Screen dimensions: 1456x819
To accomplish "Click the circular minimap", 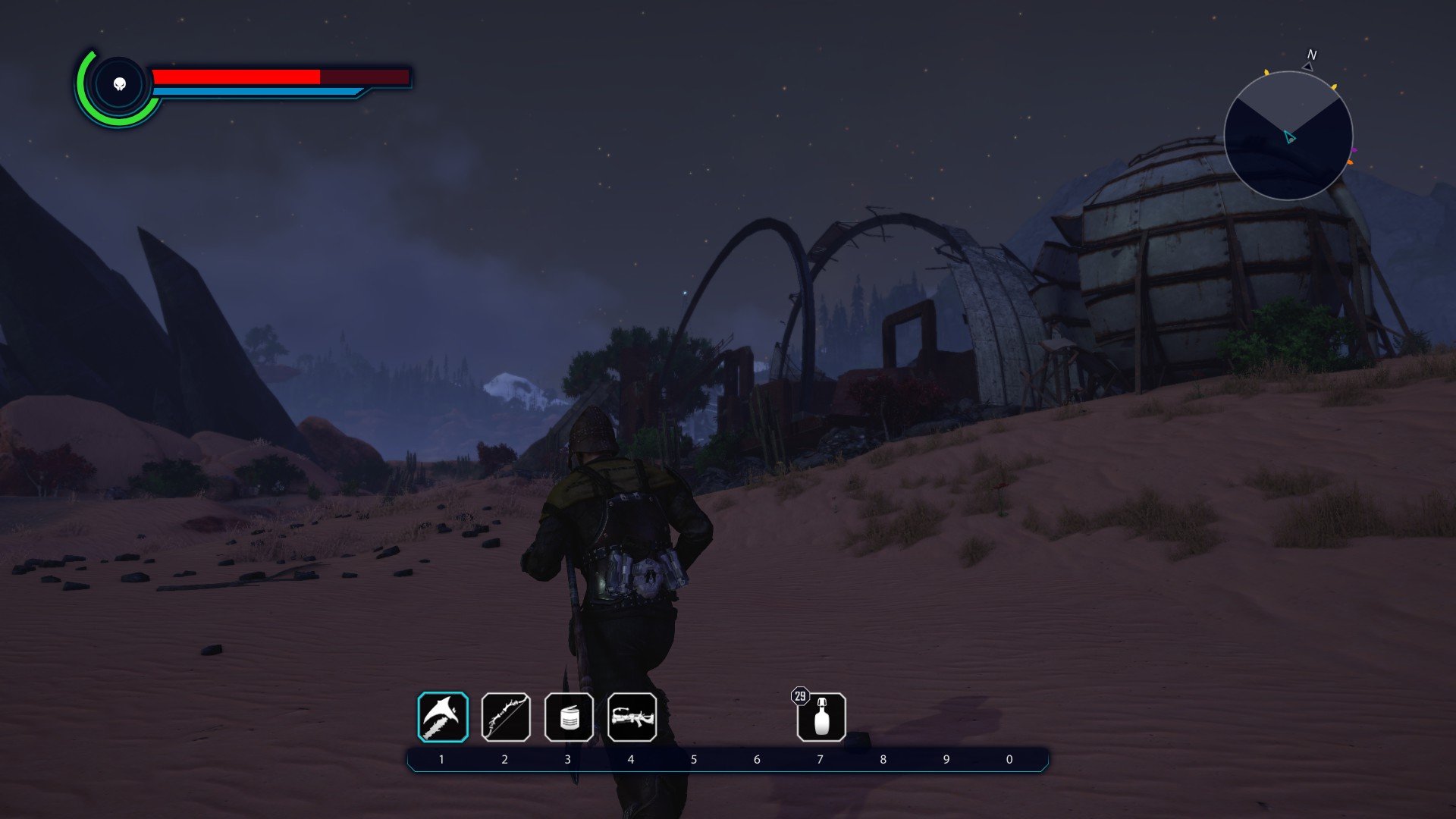I will [1288, 136].
